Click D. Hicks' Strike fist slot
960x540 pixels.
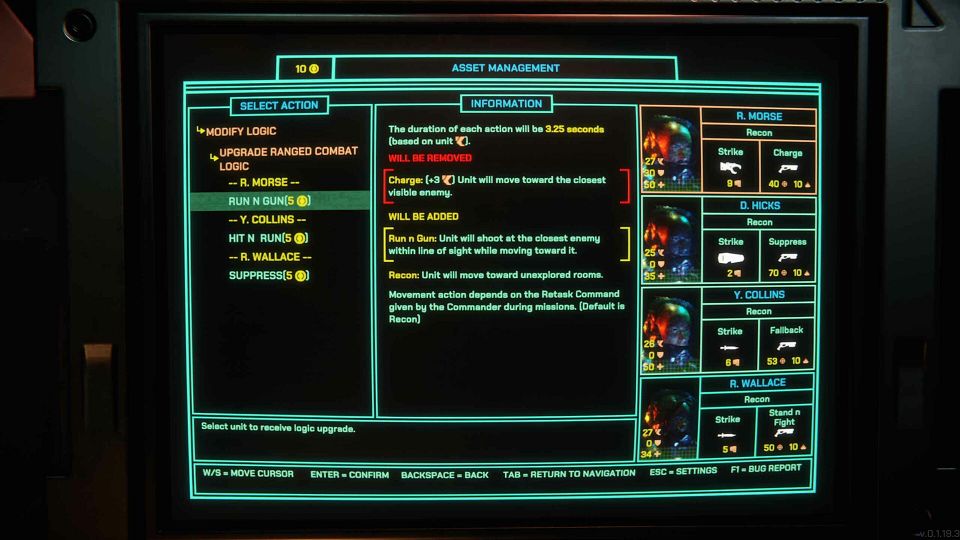pos(730,256)
